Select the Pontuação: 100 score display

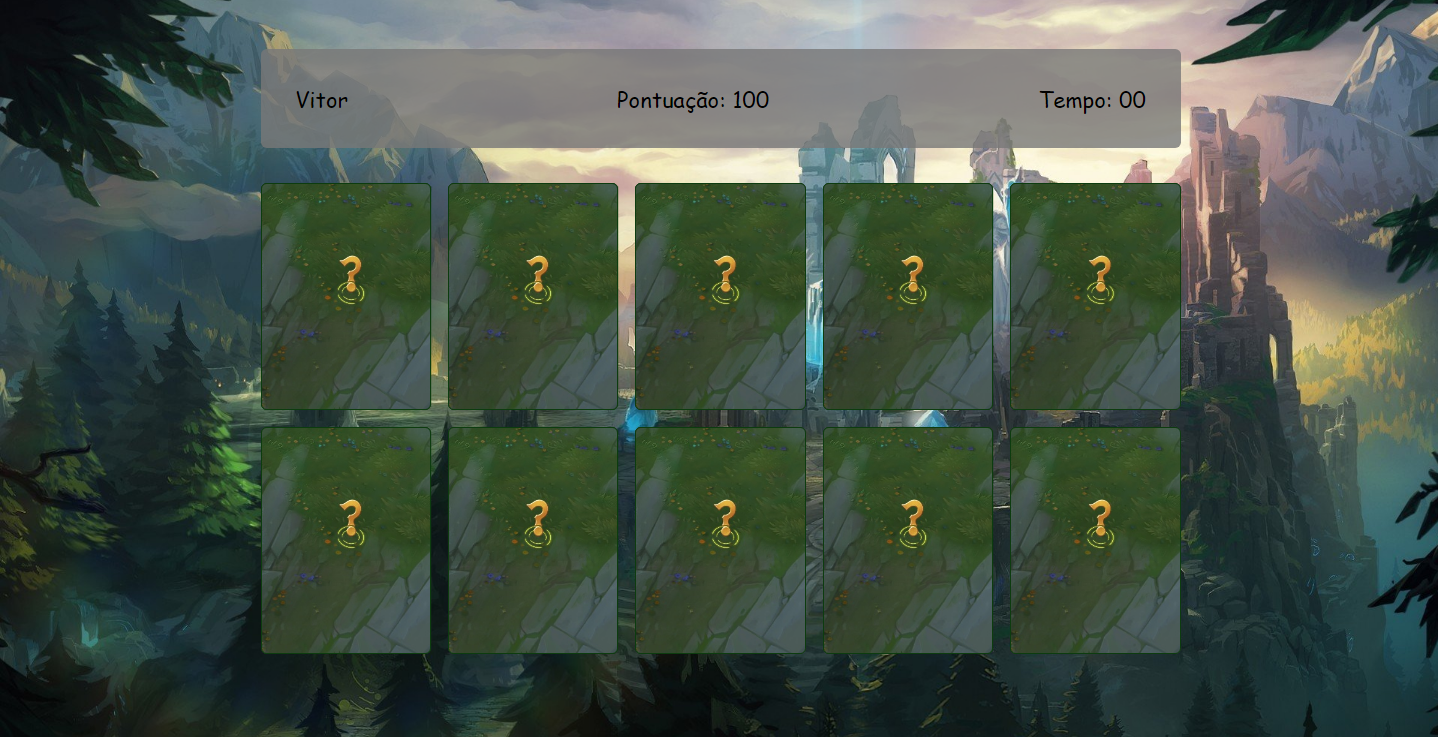point(694,100)
